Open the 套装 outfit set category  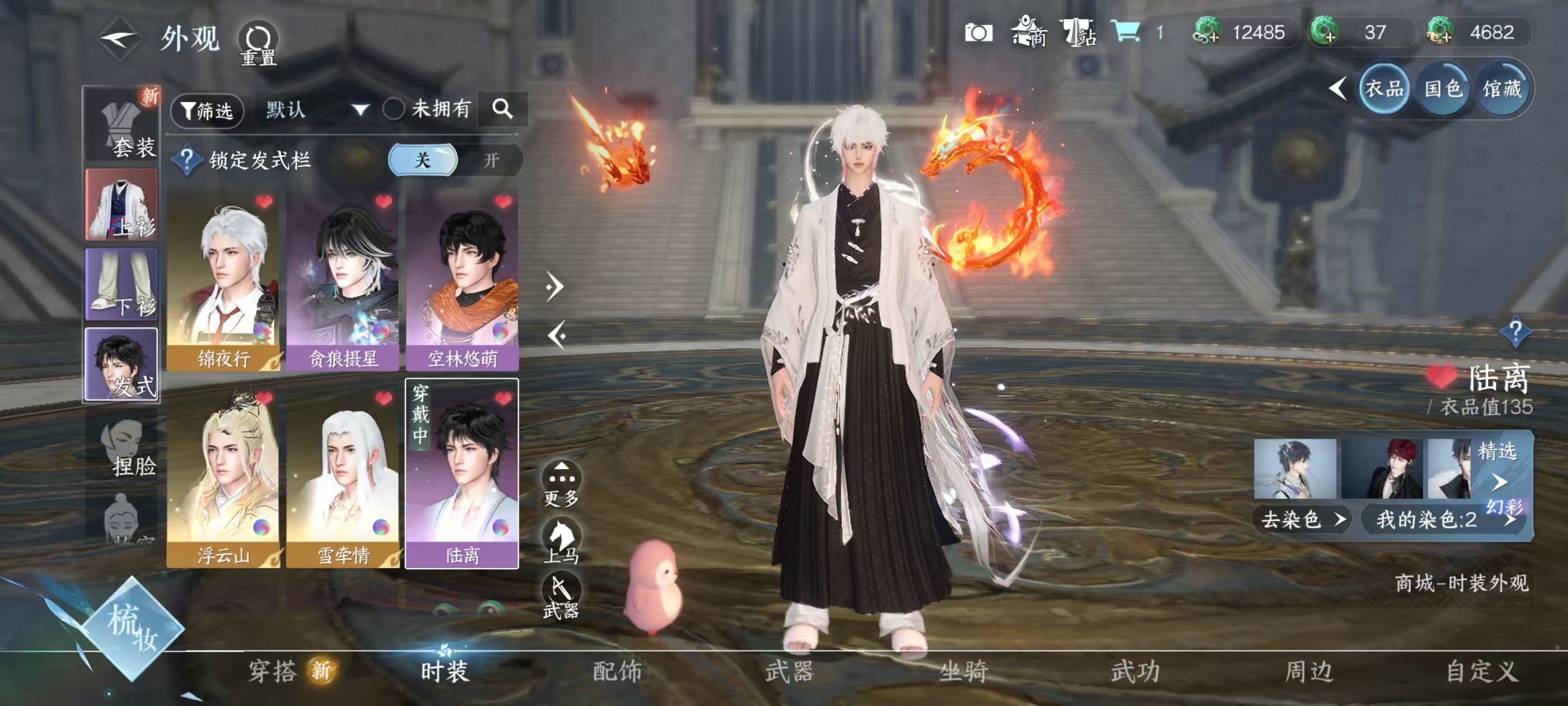click(x=122, y=126)
